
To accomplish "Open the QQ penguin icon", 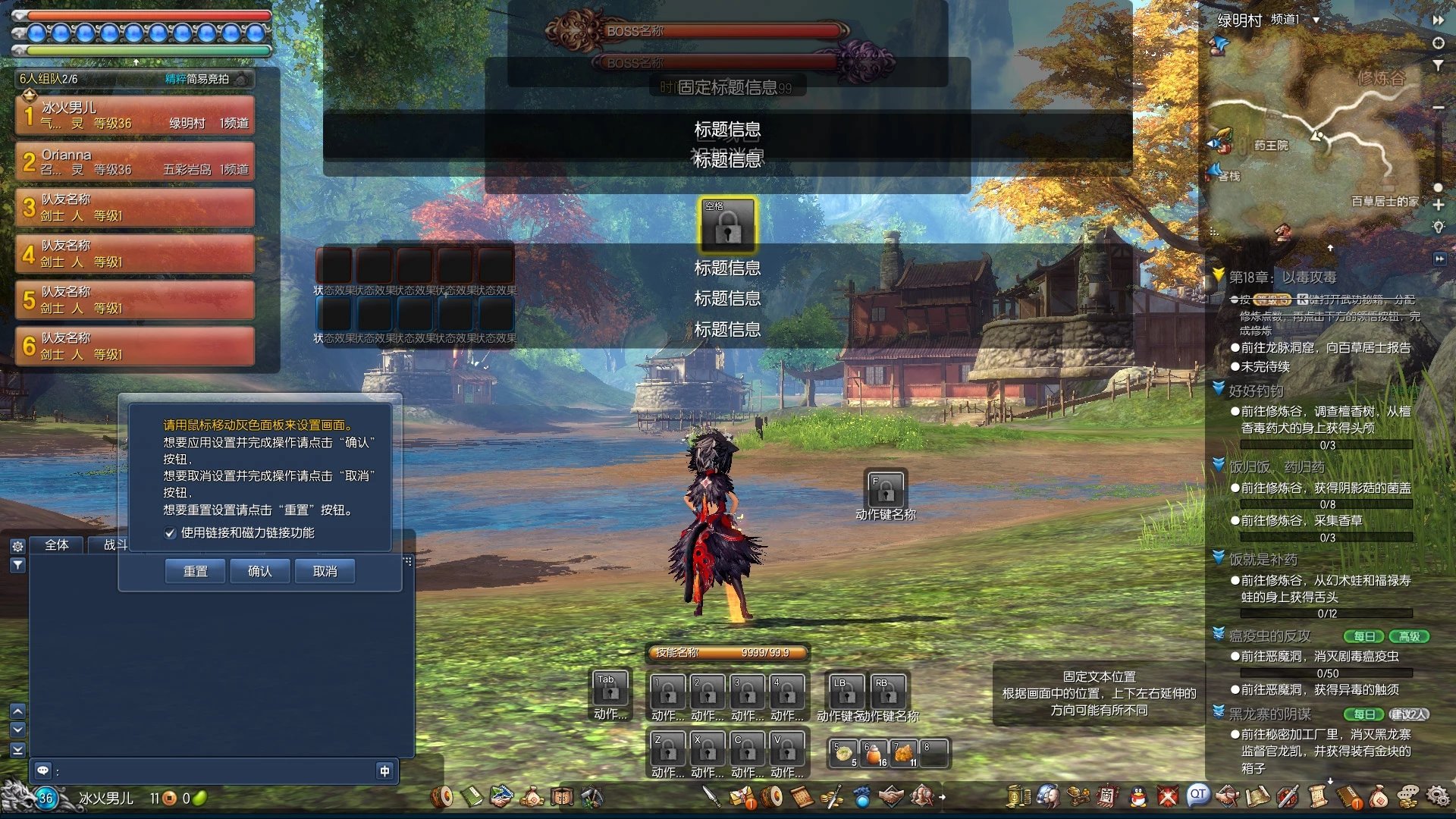I will [1137, 796].
